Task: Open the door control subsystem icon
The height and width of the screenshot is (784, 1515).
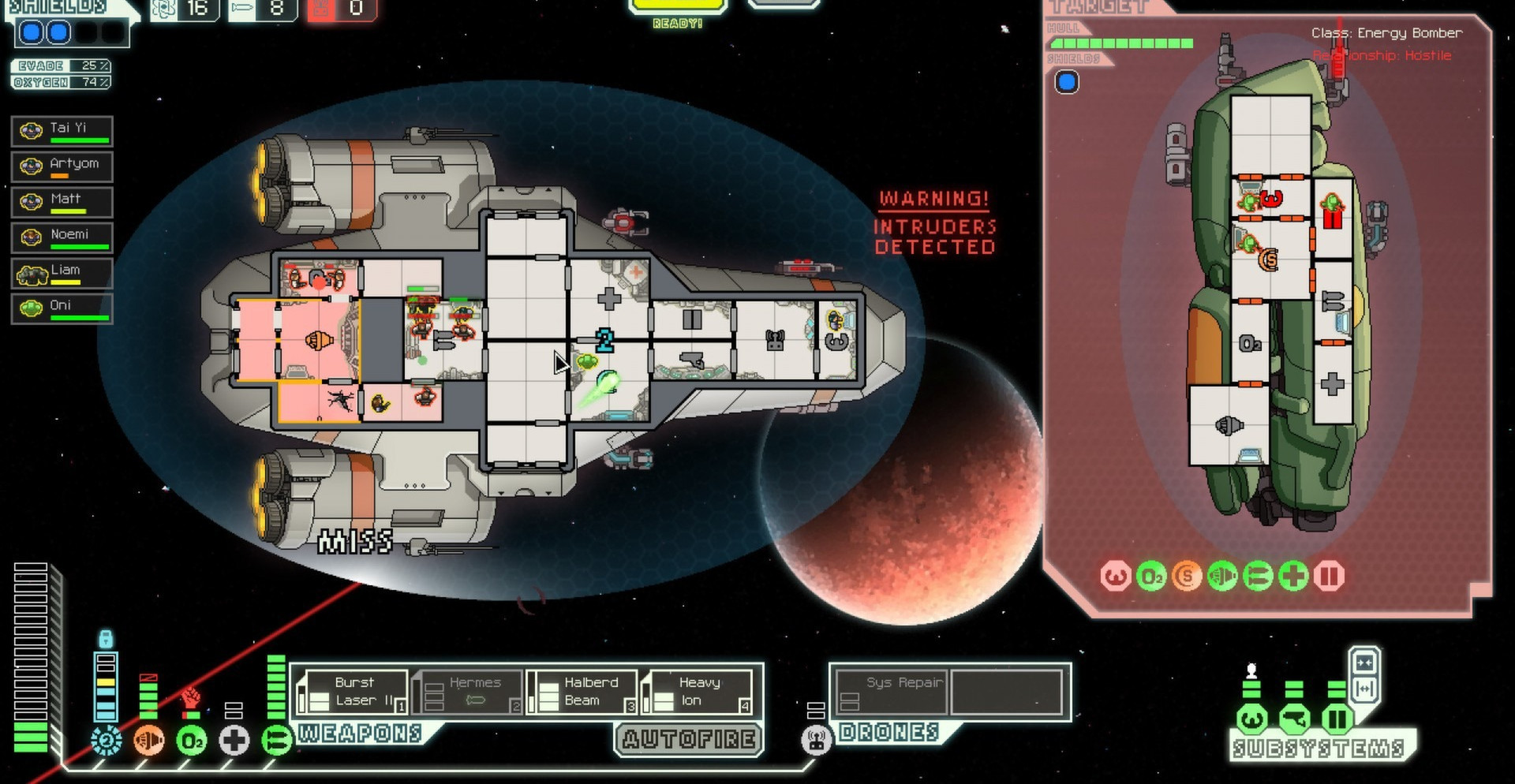Action: pyautogui.click(x=1337, y=719)
